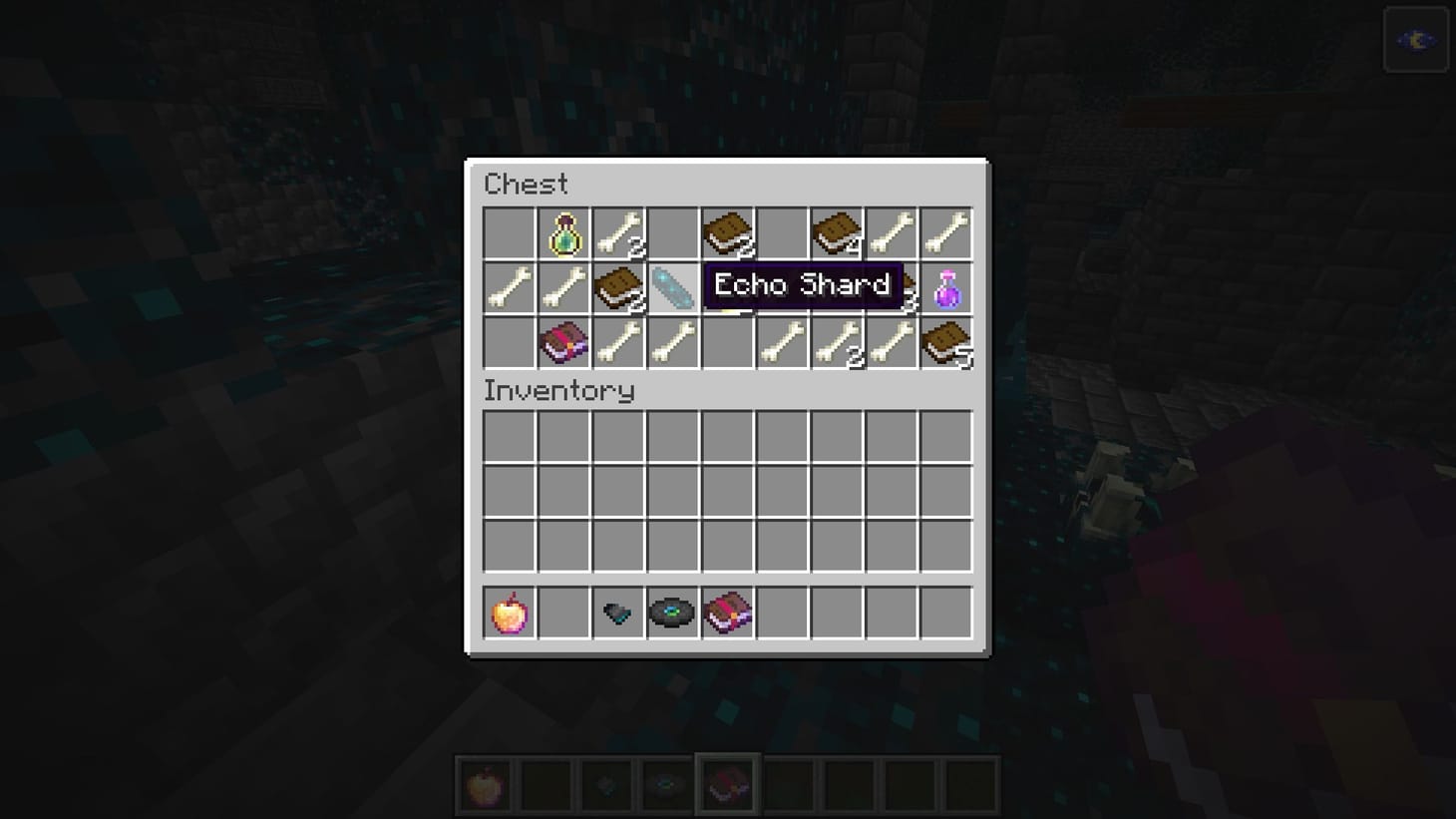
Task: Pick up the stack of 2 books beside the Bottle o' Enchanting
Action: point(618,287)
